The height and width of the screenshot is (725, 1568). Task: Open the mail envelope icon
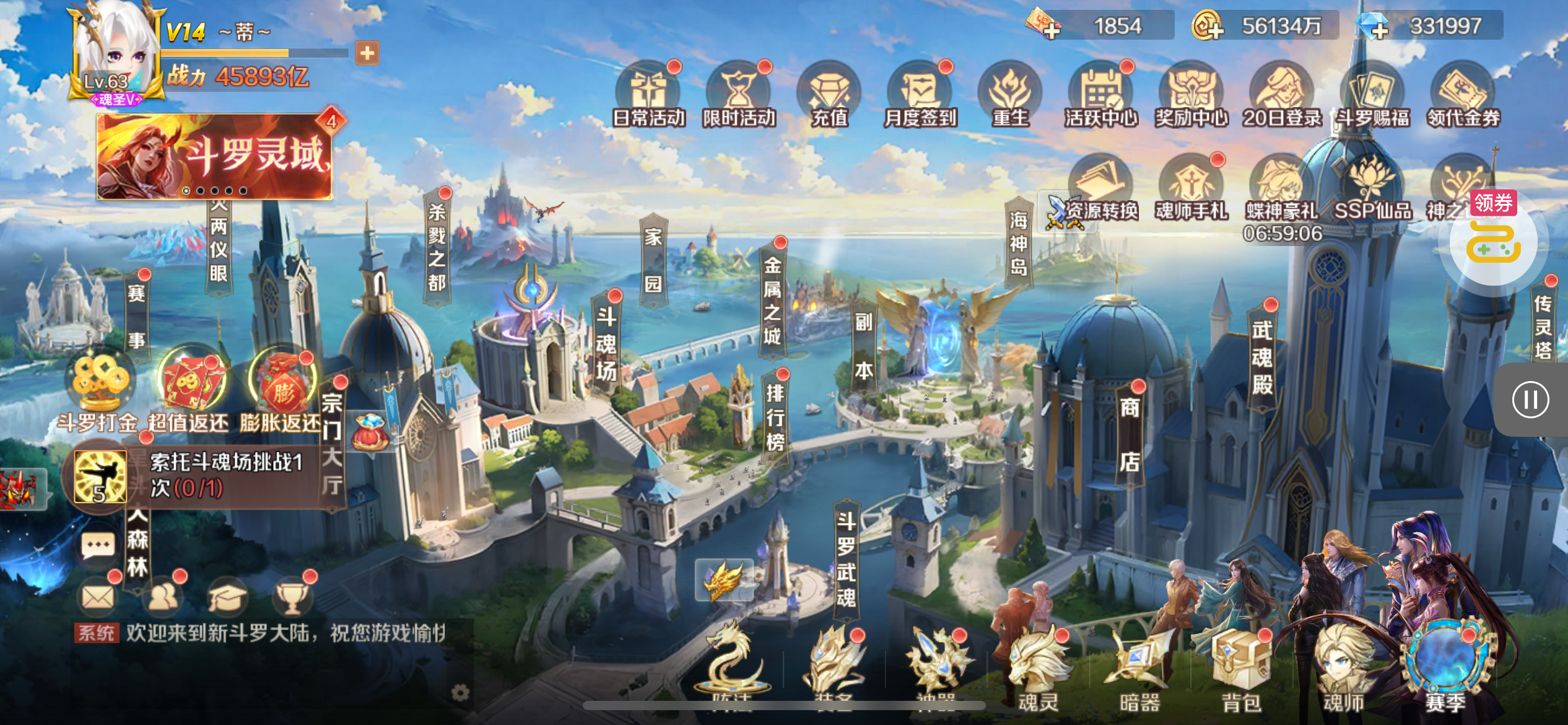(x=98, y=597)
